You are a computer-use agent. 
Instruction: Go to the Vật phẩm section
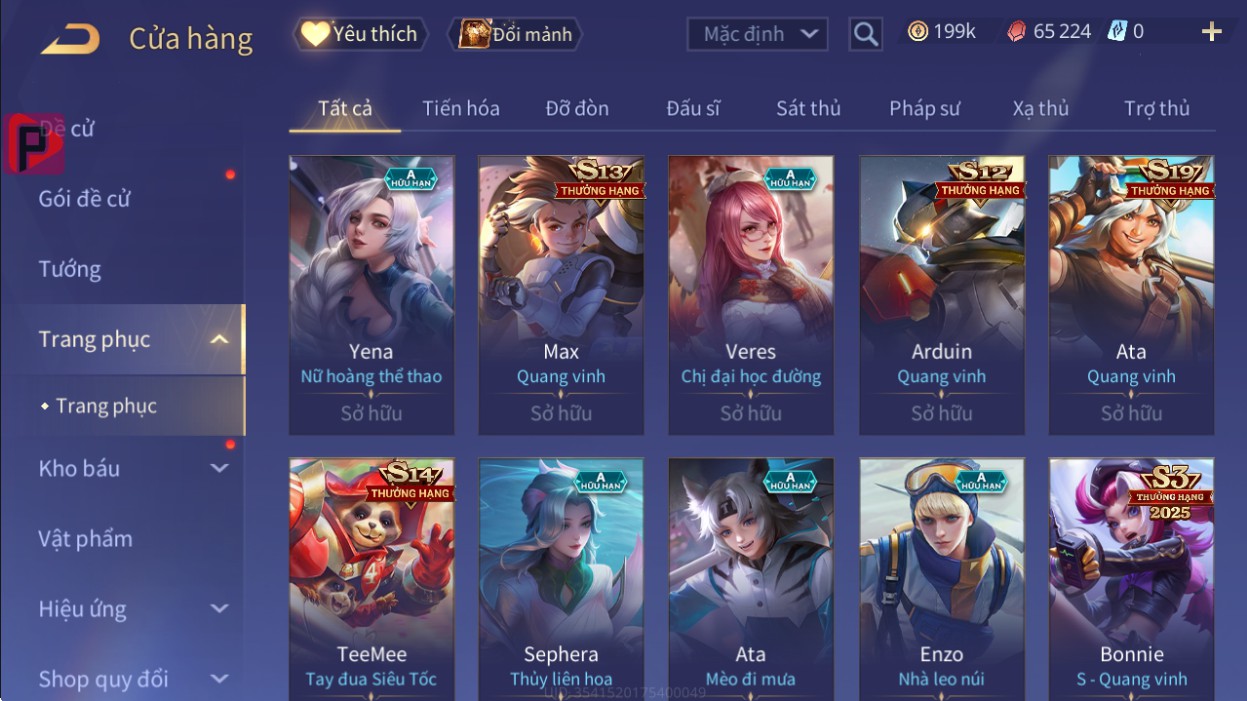86,538
